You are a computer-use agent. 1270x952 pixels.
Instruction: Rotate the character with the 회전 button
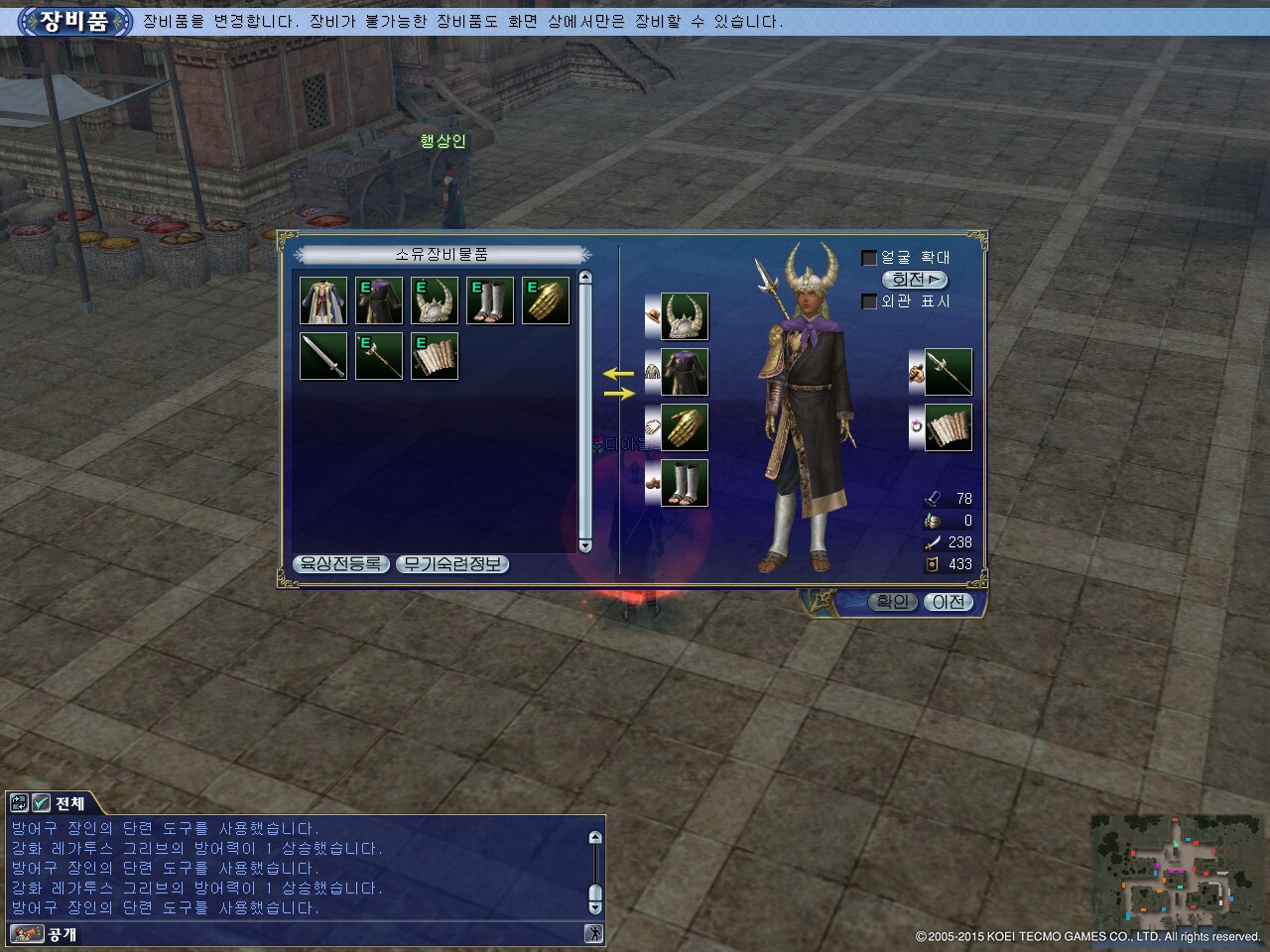point(914,280)
